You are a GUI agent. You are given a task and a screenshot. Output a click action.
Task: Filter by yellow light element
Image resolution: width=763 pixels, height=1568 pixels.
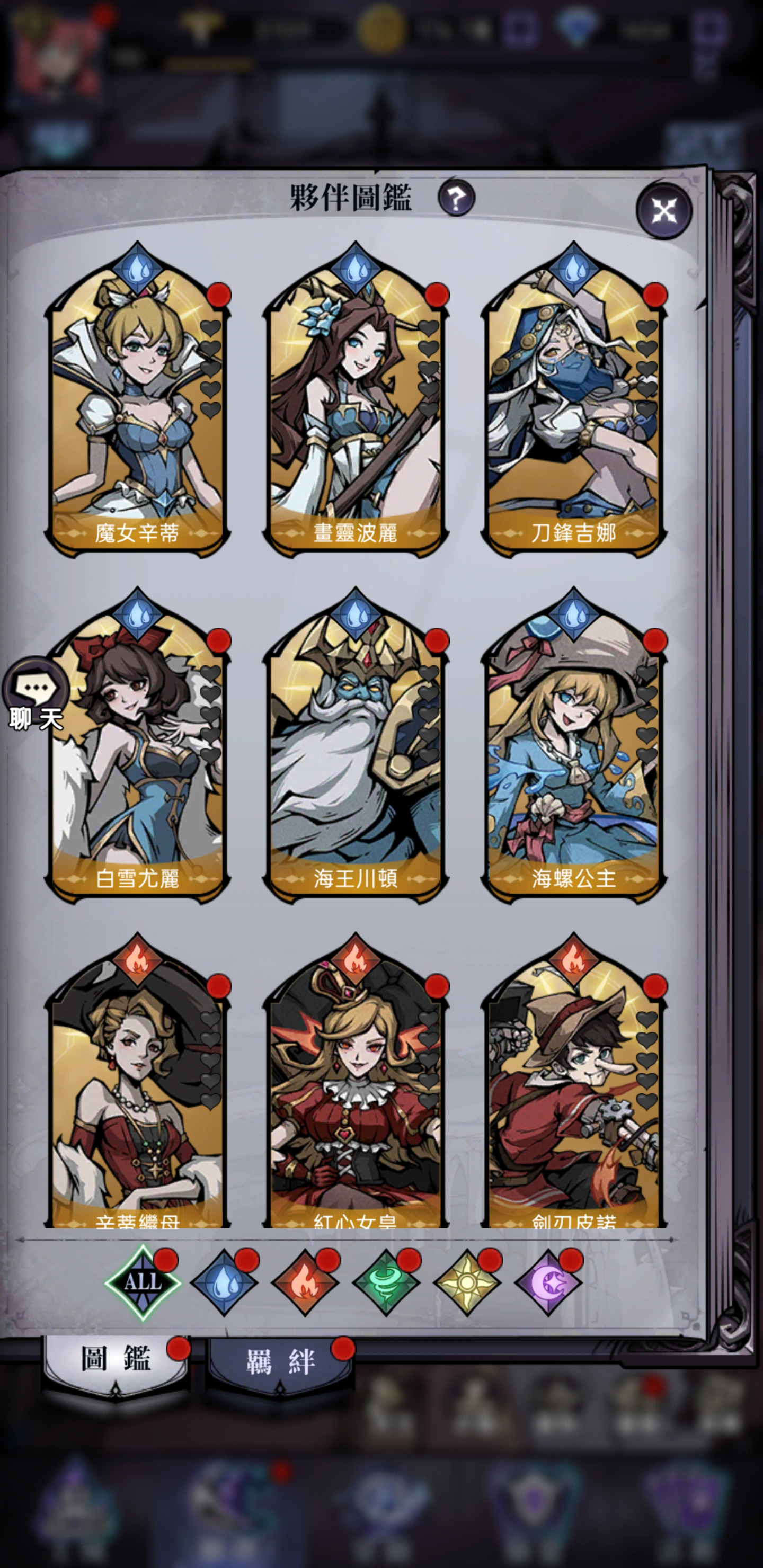(467, 1282)
